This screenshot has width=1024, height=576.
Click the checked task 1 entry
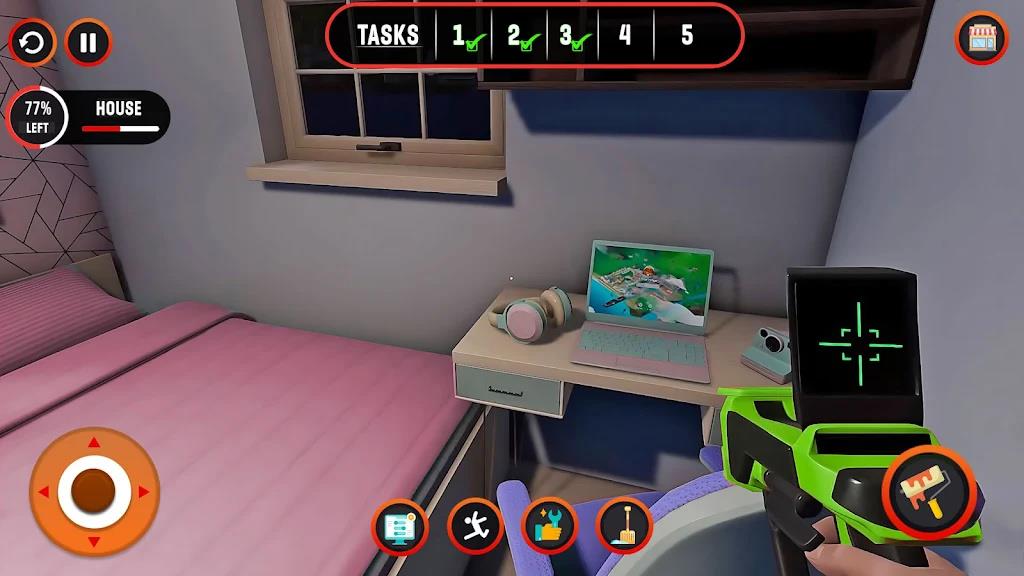(463, 37)
